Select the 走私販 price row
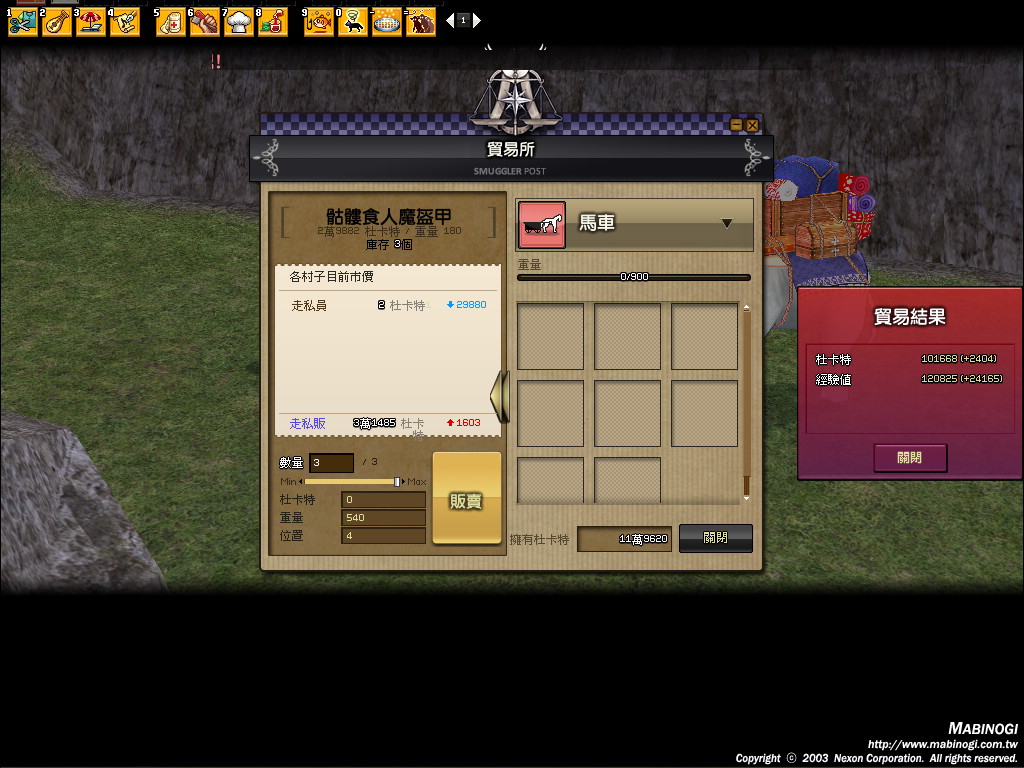This screenshot has width=1024, height=768. pos(388,423)
